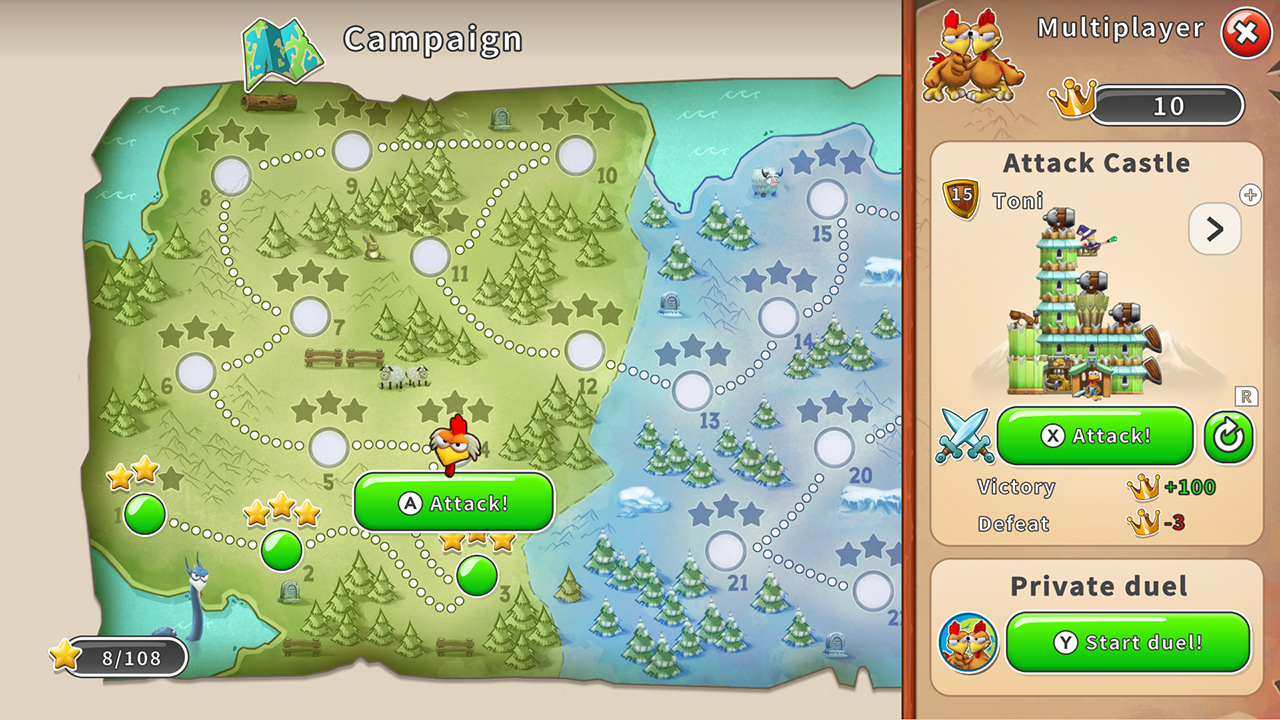Screen dimensions: 1280x720
Task: Select the cat avatar next to Private duel
Action: pos(966,643)
